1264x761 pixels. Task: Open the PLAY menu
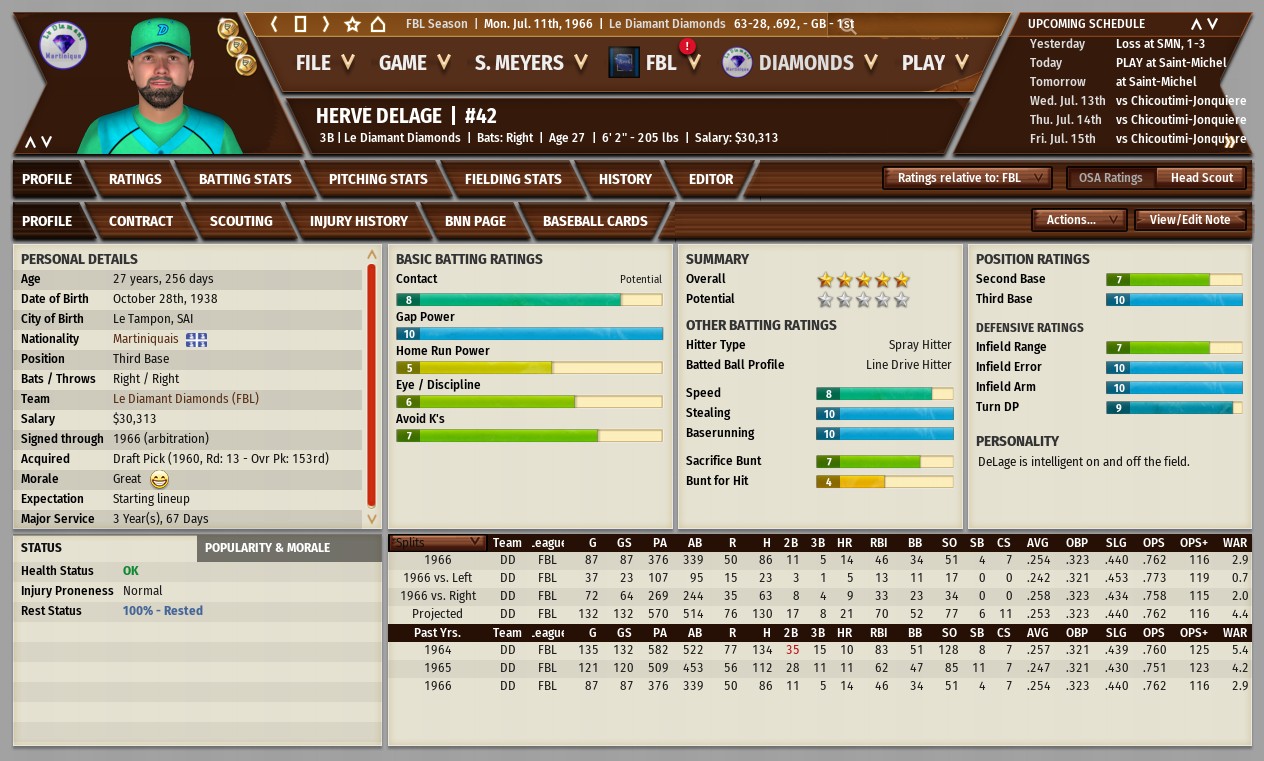point(934,63)
